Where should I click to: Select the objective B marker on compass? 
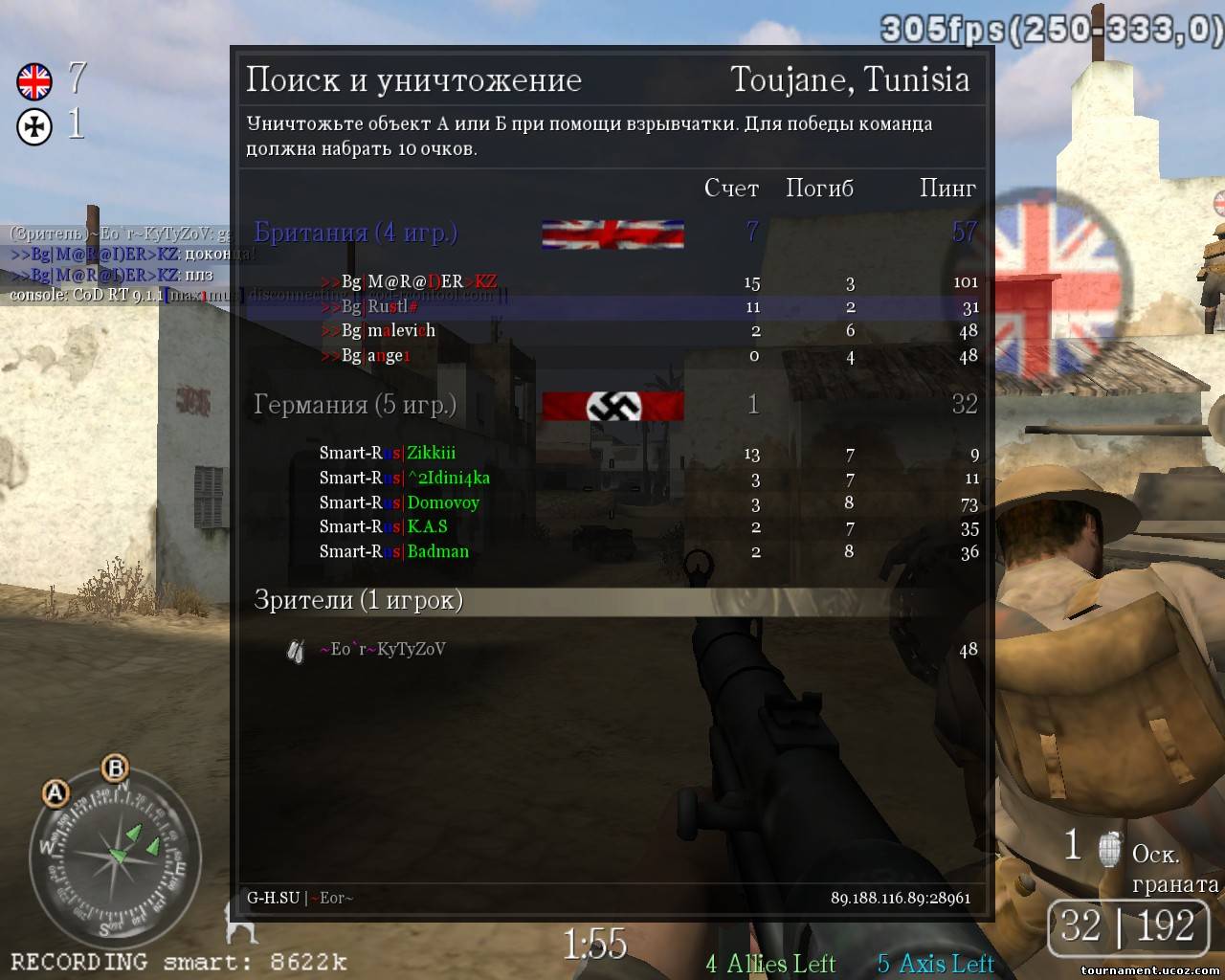(115, 768)
